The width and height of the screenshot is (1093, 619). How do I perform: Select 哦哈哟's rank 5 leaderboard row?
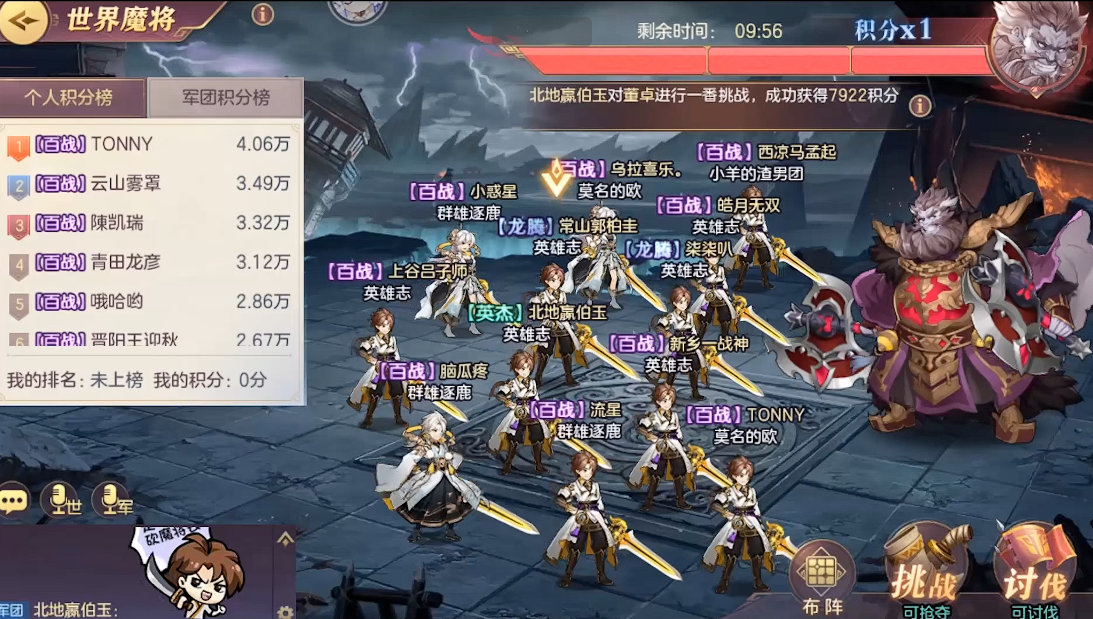click(x=150, y=302)
